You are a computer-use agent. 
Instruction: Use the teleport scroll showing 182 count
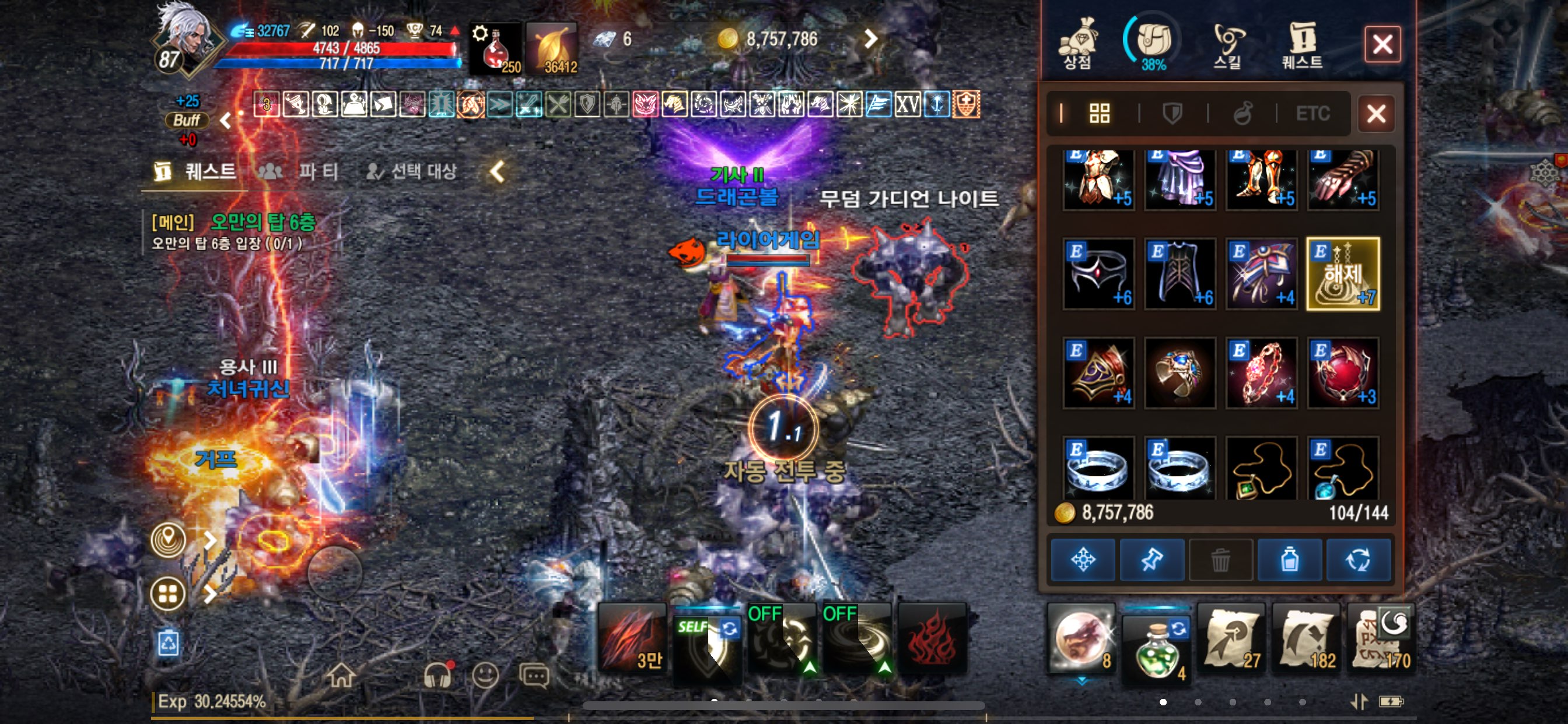pyautogui.click(x=1305, y=642)
